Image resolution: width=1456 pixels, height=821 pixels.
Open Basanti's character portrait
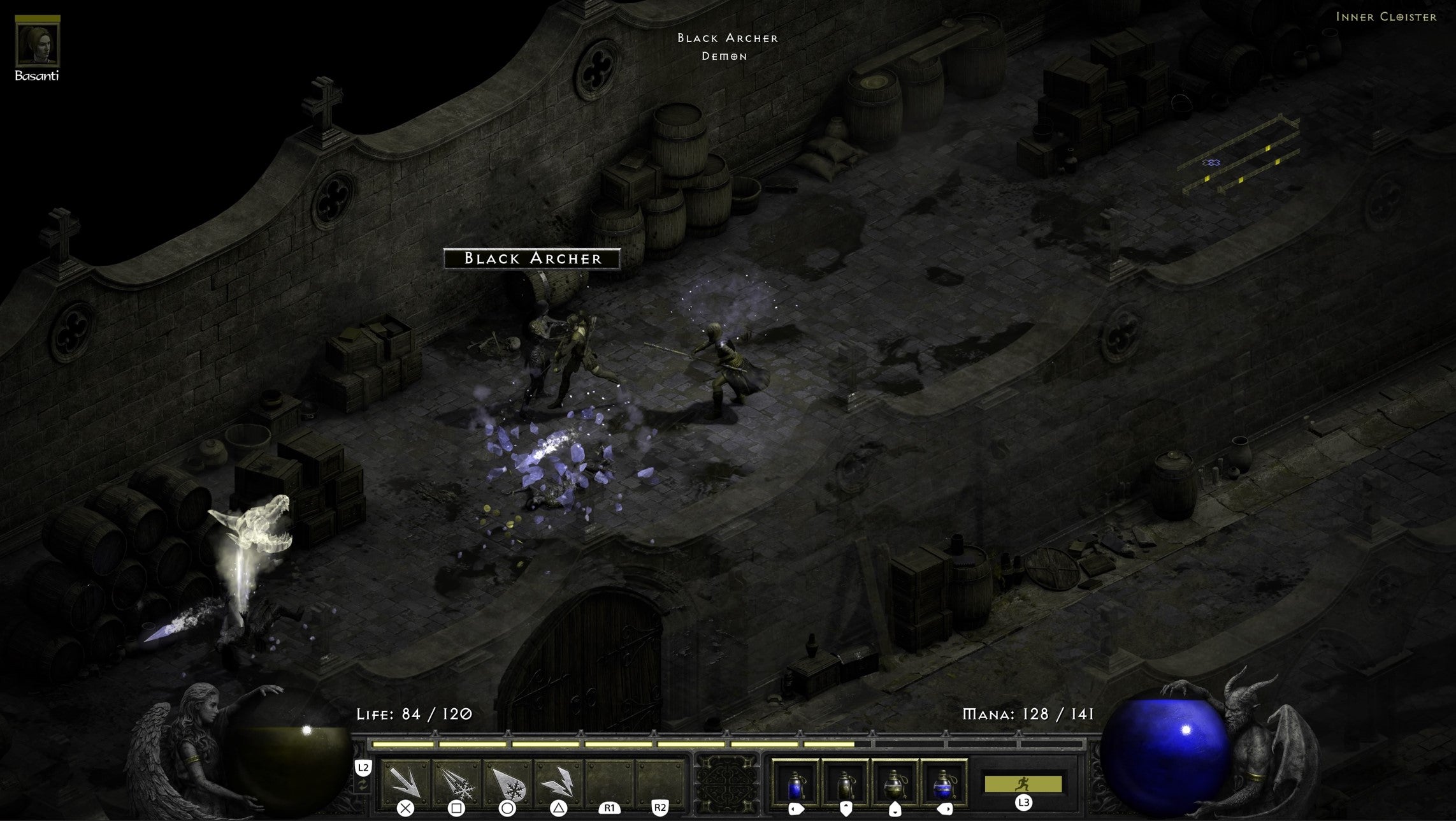(38, 44)
